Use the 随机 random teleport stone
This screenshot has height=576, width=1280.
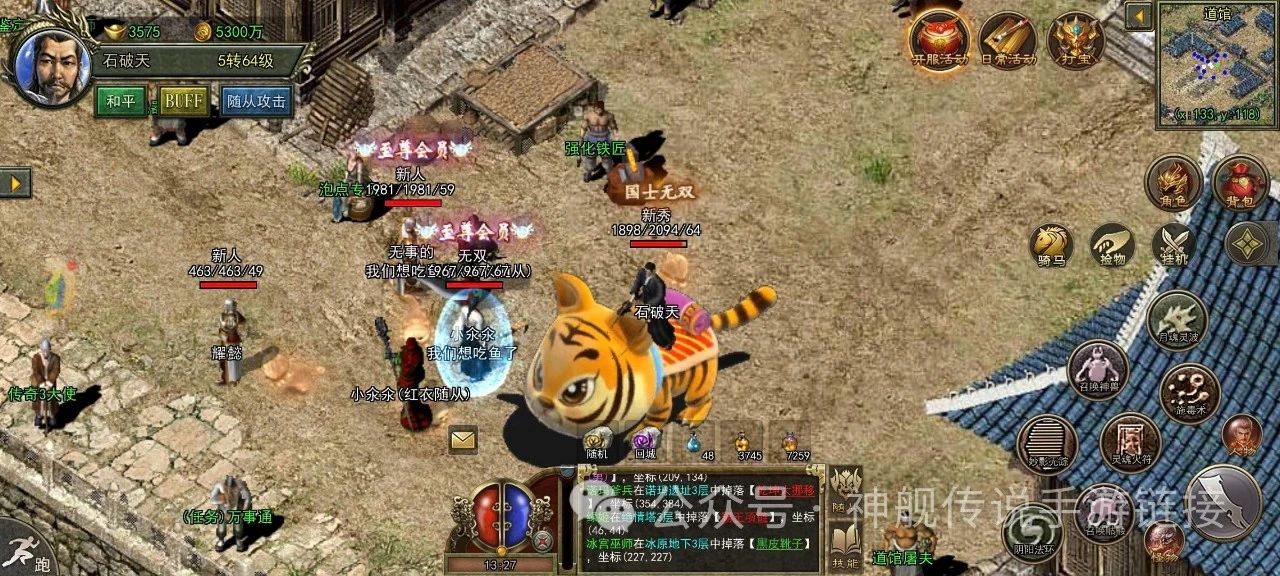click(598, 442)
